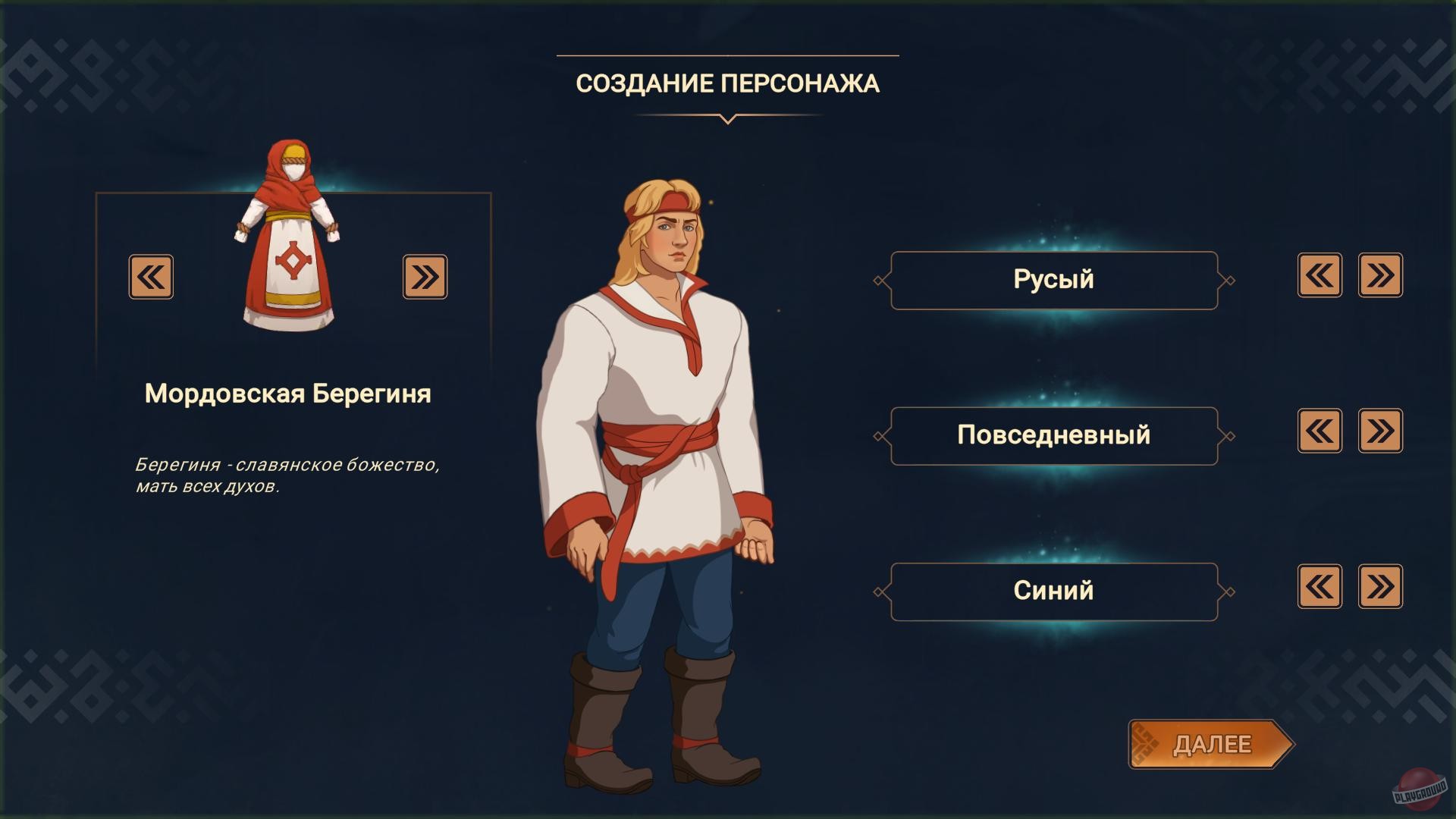Viewport: 1456px width, 819px height.
Task: Open the Повседневный outfit selector
Action: (x=1054, y=434)
